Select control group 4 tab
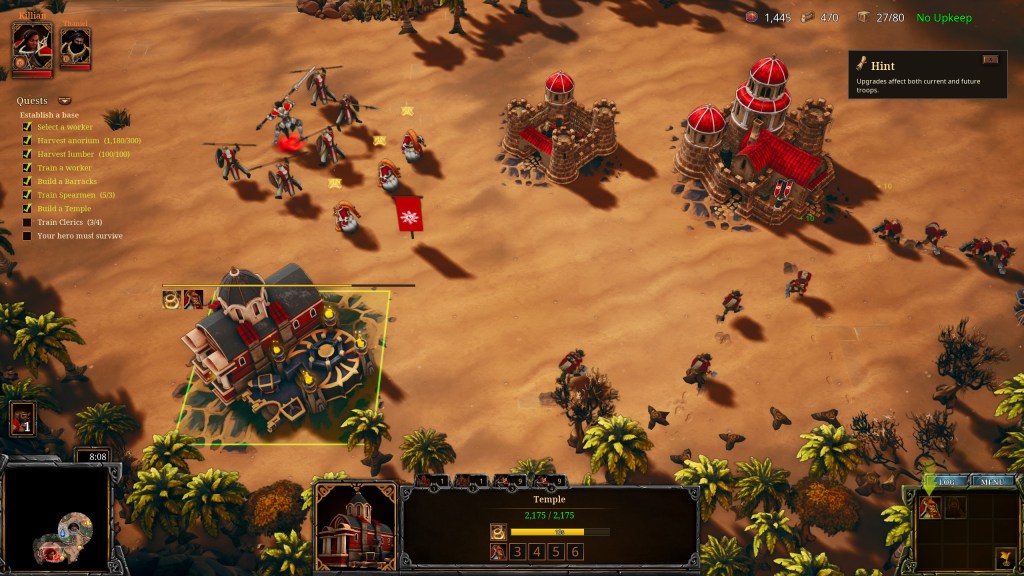Image resolution: width=1024 pixels, height=576 pixels. tap(550, 481)
